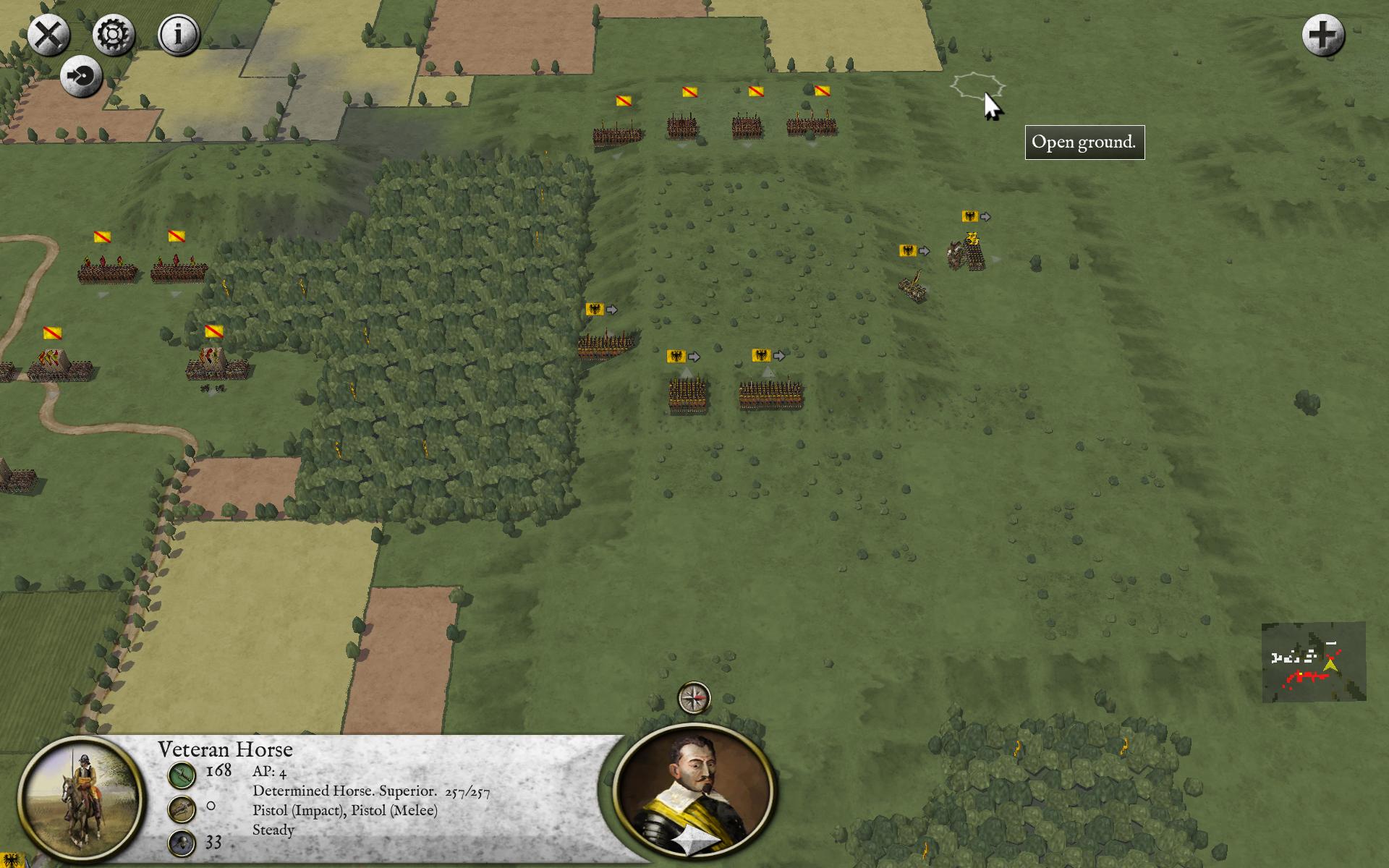1389x868 pixels.
Task: Close the battle with the X button
Action: [x=48, y=35]
